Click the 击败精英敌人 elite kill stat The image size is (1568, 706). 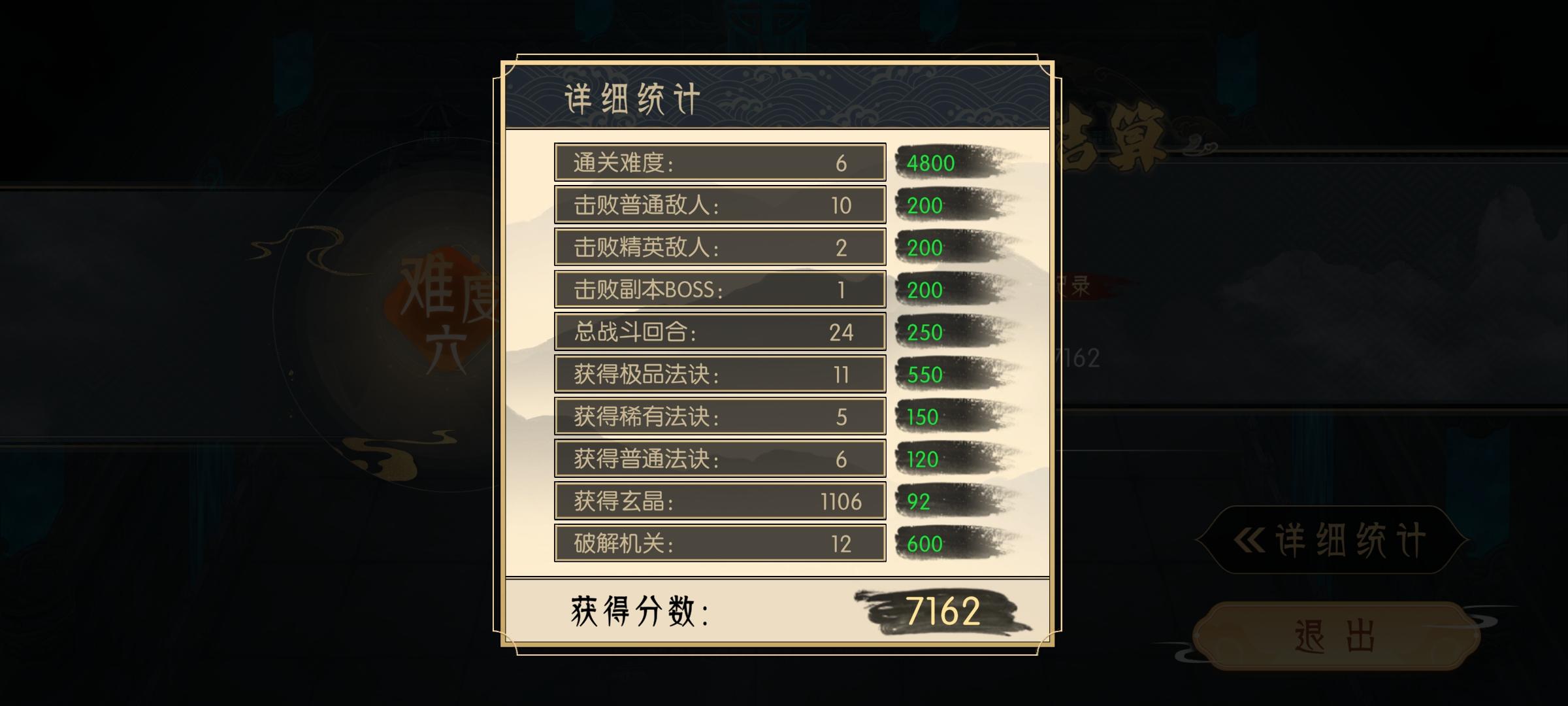(x=719, y=247)
